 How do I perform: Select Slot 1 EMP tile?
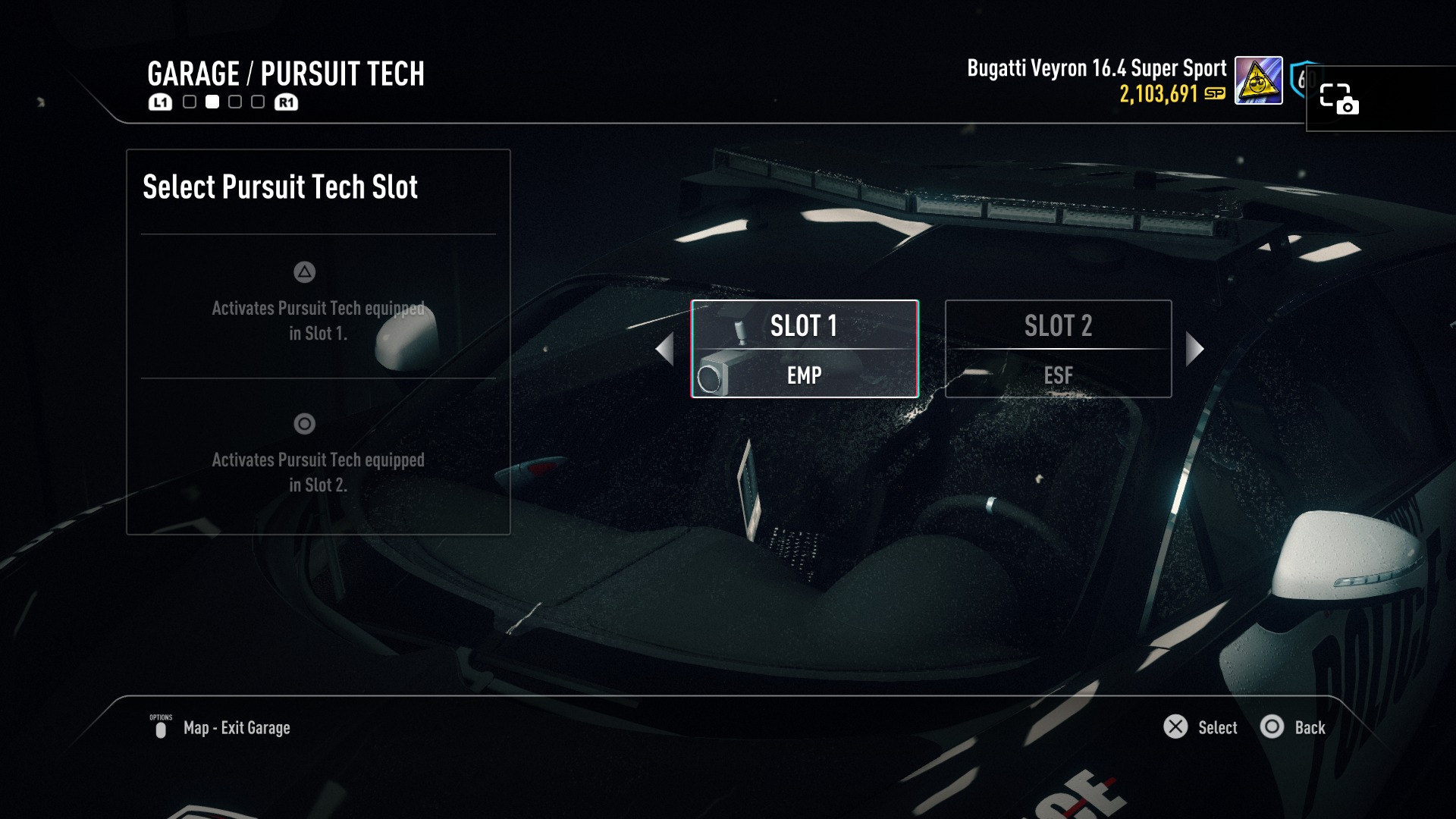click(805, 349)
